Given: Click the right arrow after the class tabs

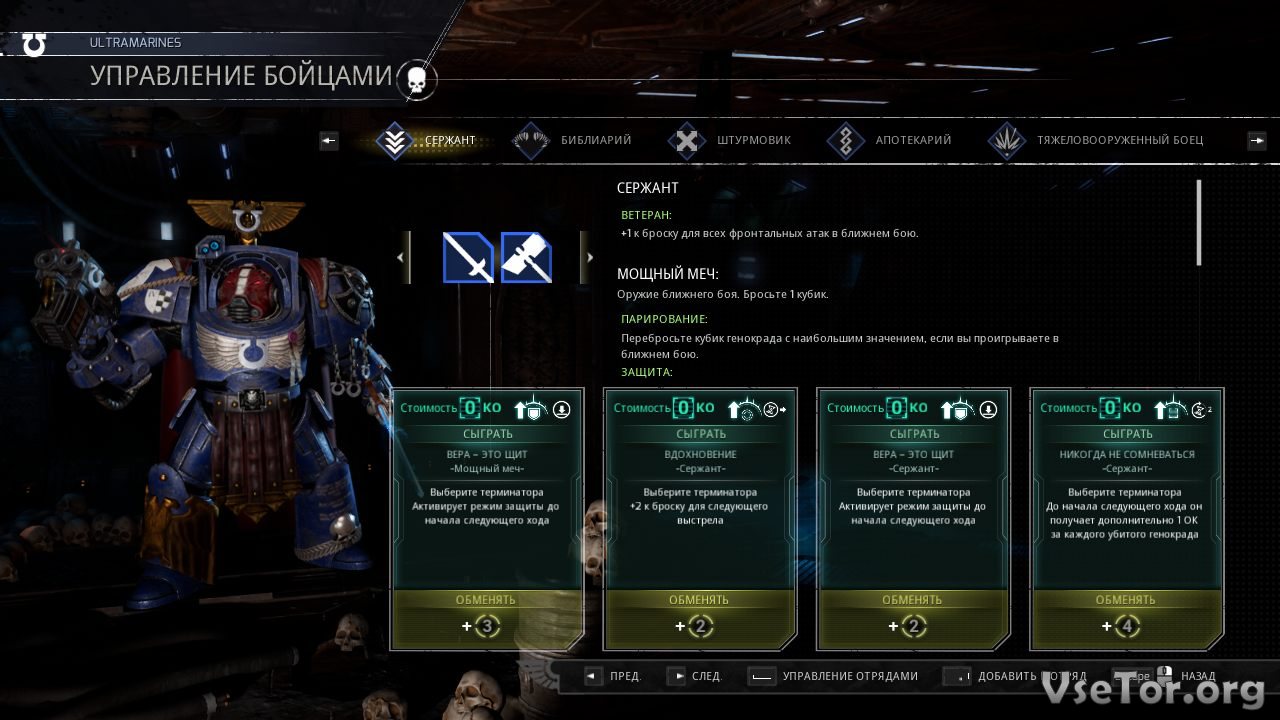Looking at the screenshot, I should point(1257,141).
